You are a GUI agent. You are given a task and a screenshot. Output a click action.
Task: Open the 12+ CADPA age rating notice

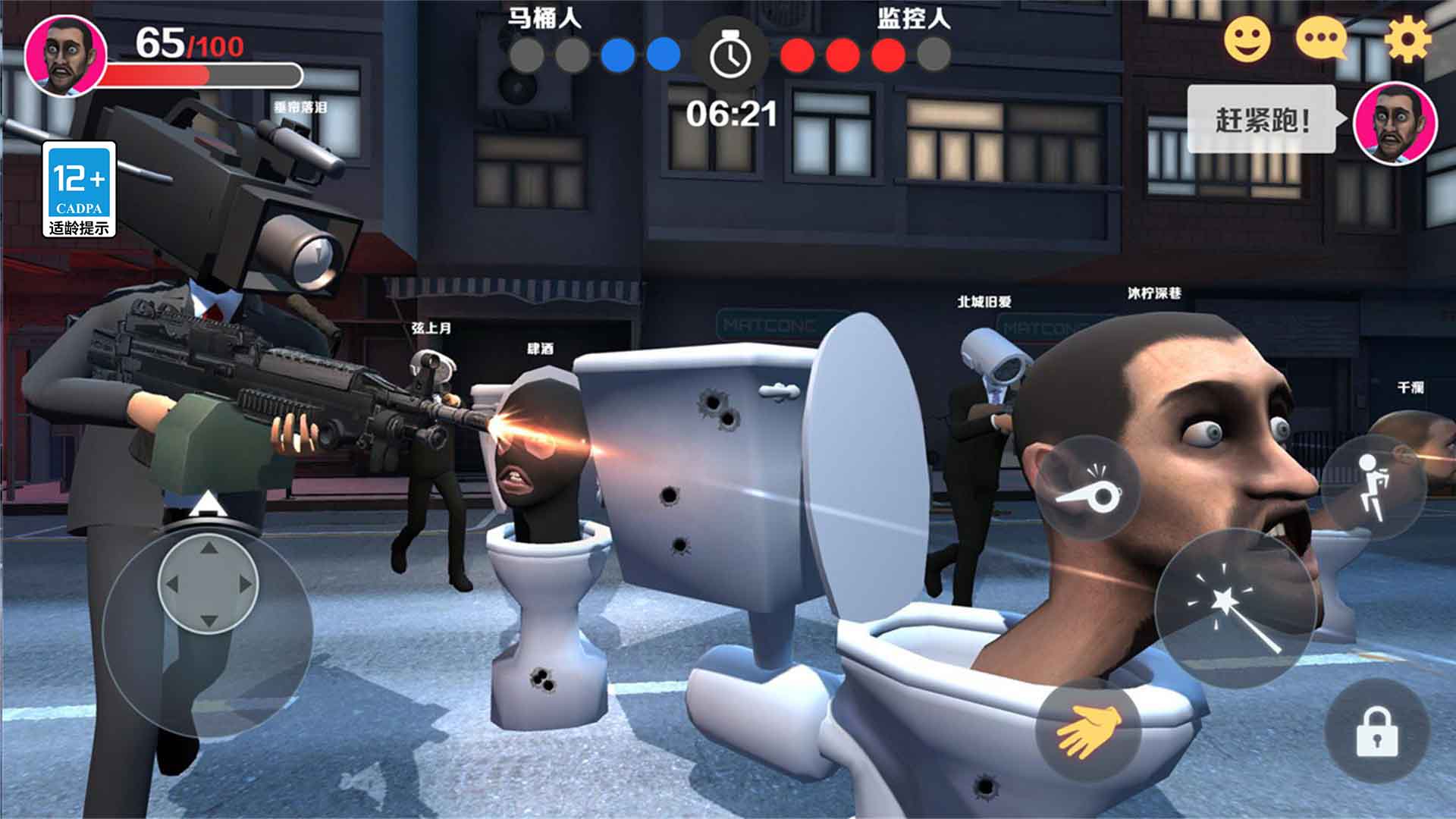[x=79, y=189]
